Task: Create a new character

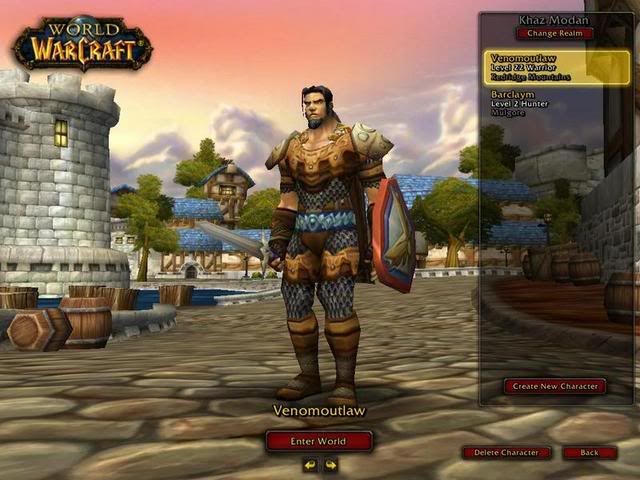Action: [554, 386]
